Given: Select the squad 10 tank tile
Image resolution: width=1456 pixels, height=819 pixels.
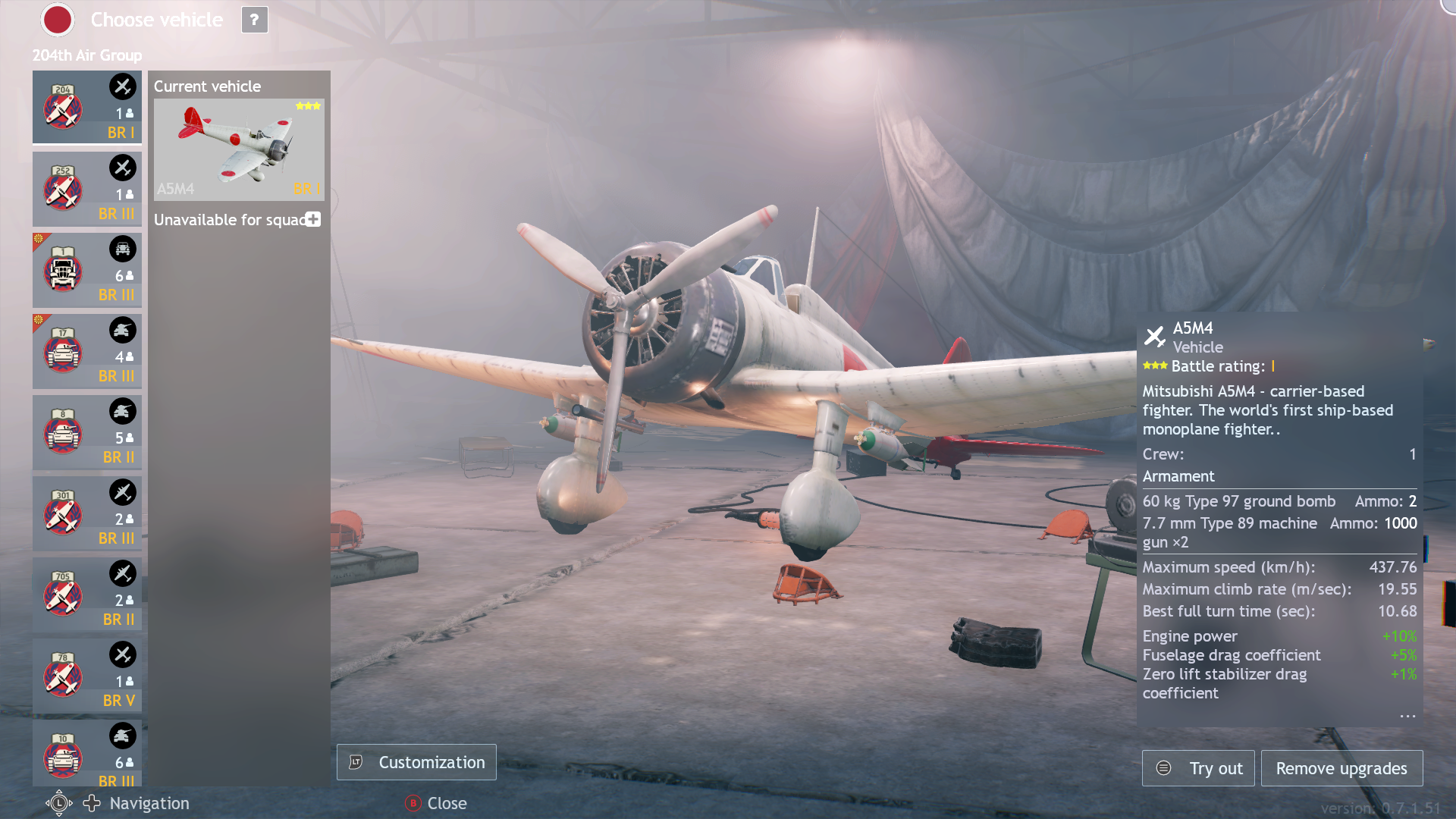Looking at the screenshot, I should (86, 753).
